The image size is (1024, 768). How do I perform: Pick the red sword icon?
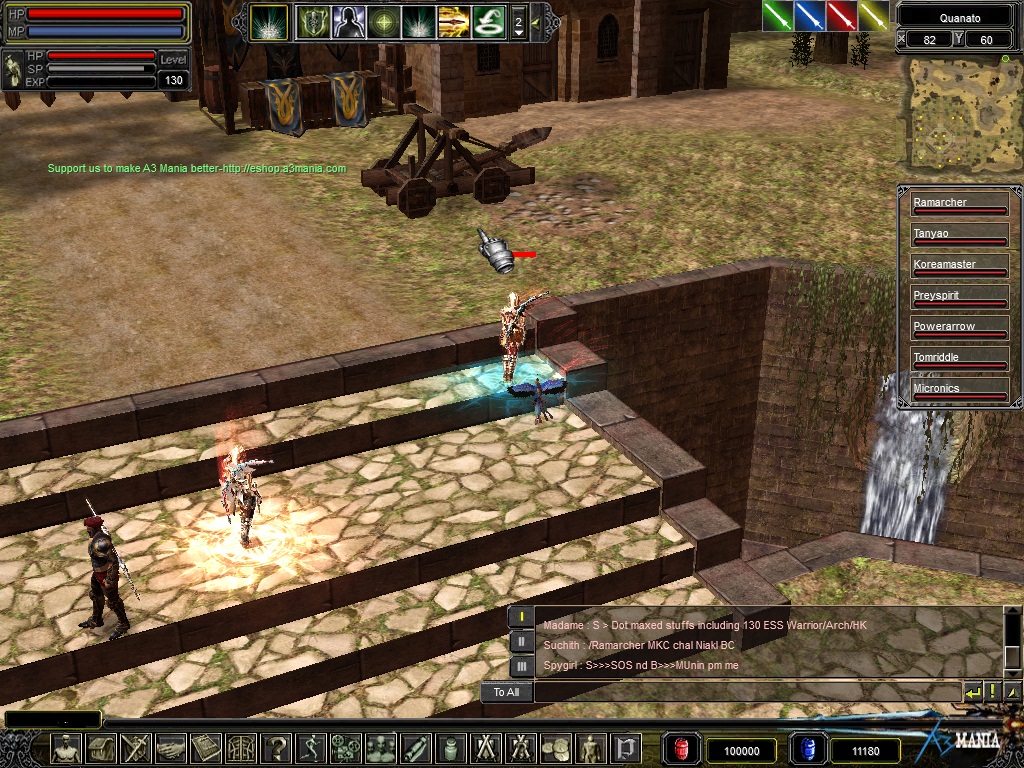coord(841,16)
